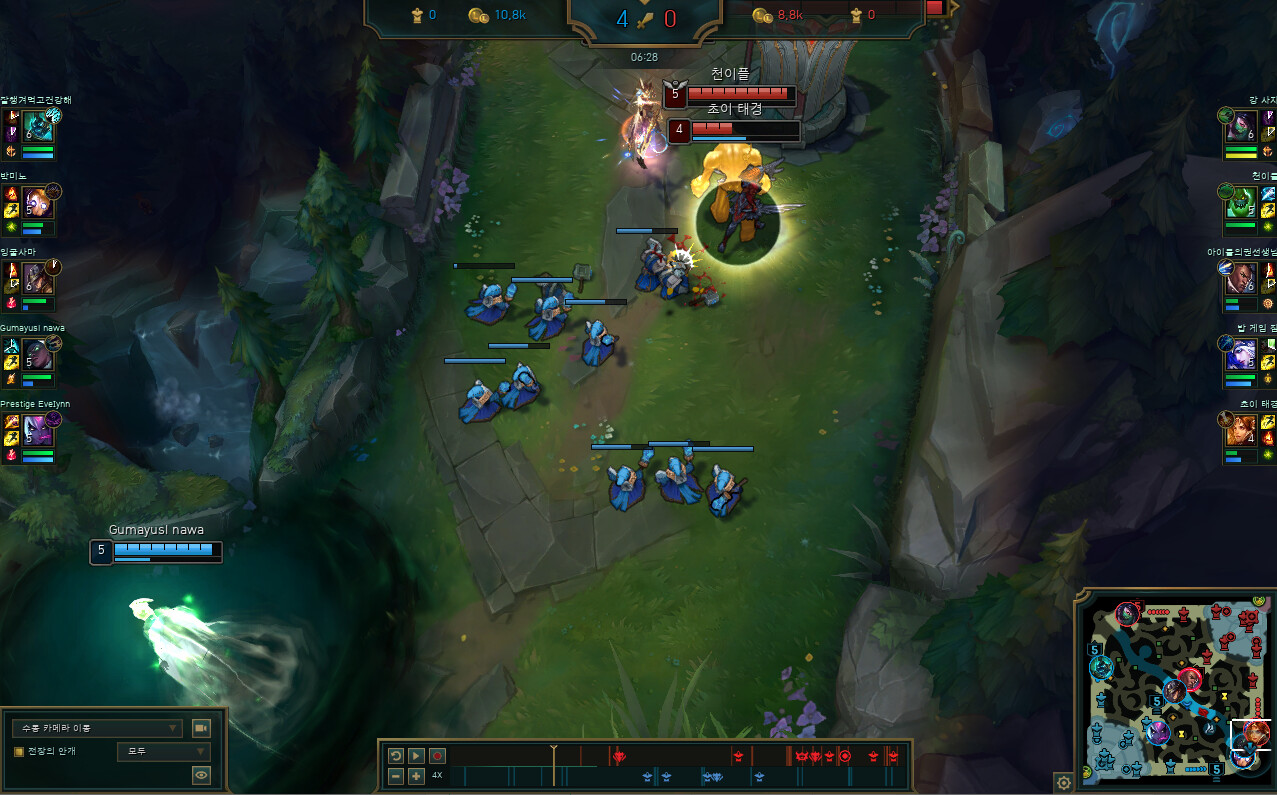This screenshot has width=1277, height=795.
Task: Select Gumayusi nawa in the left team list
Action: coord(38,354)
